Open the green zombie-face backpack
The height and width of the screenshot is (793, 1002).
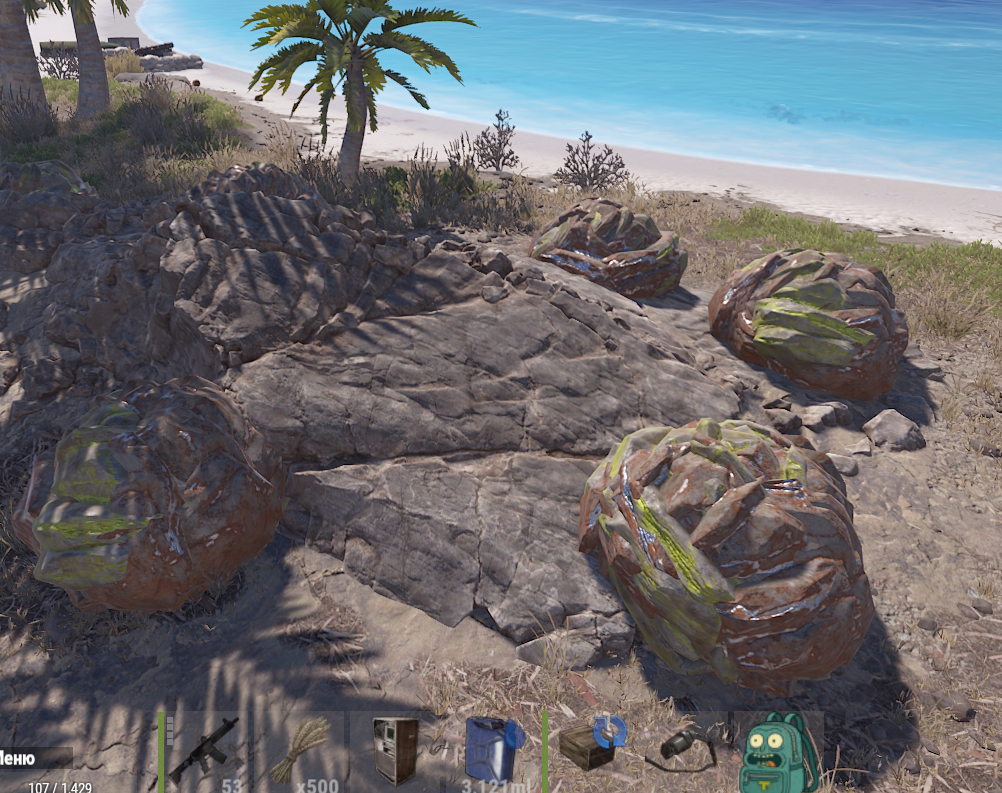[x=778, y=752]
